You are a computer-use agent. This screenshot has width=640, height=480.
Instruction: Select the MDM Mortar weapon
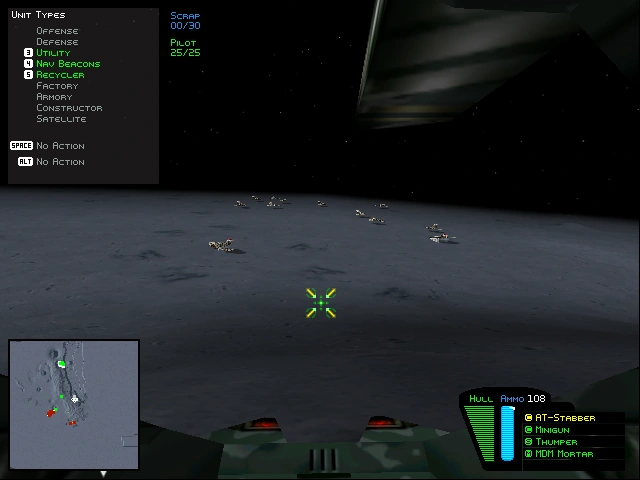[x=564, y=454]
